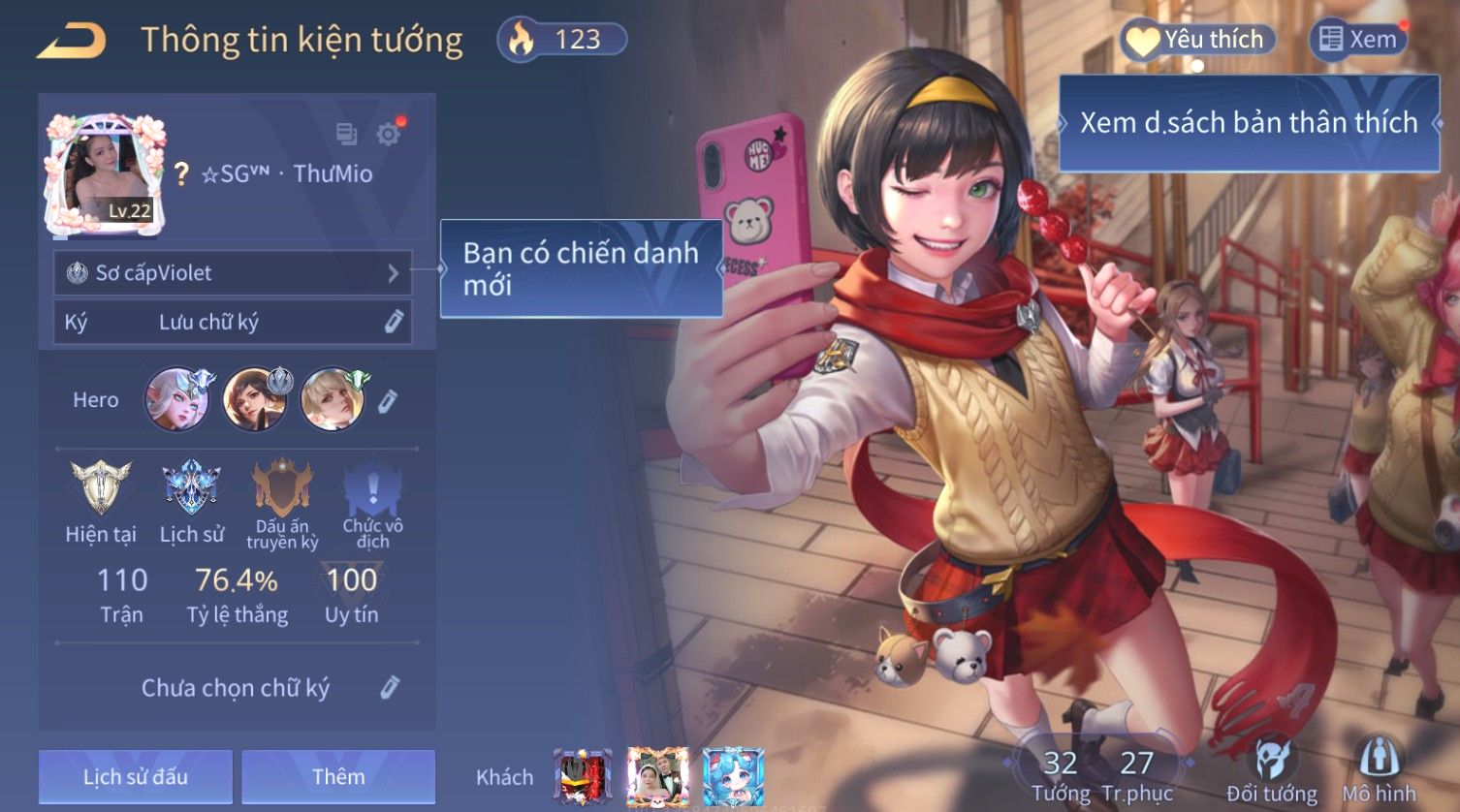Edit the featured Hero lineup
The image size is (1460, 812).
(388, 400)
